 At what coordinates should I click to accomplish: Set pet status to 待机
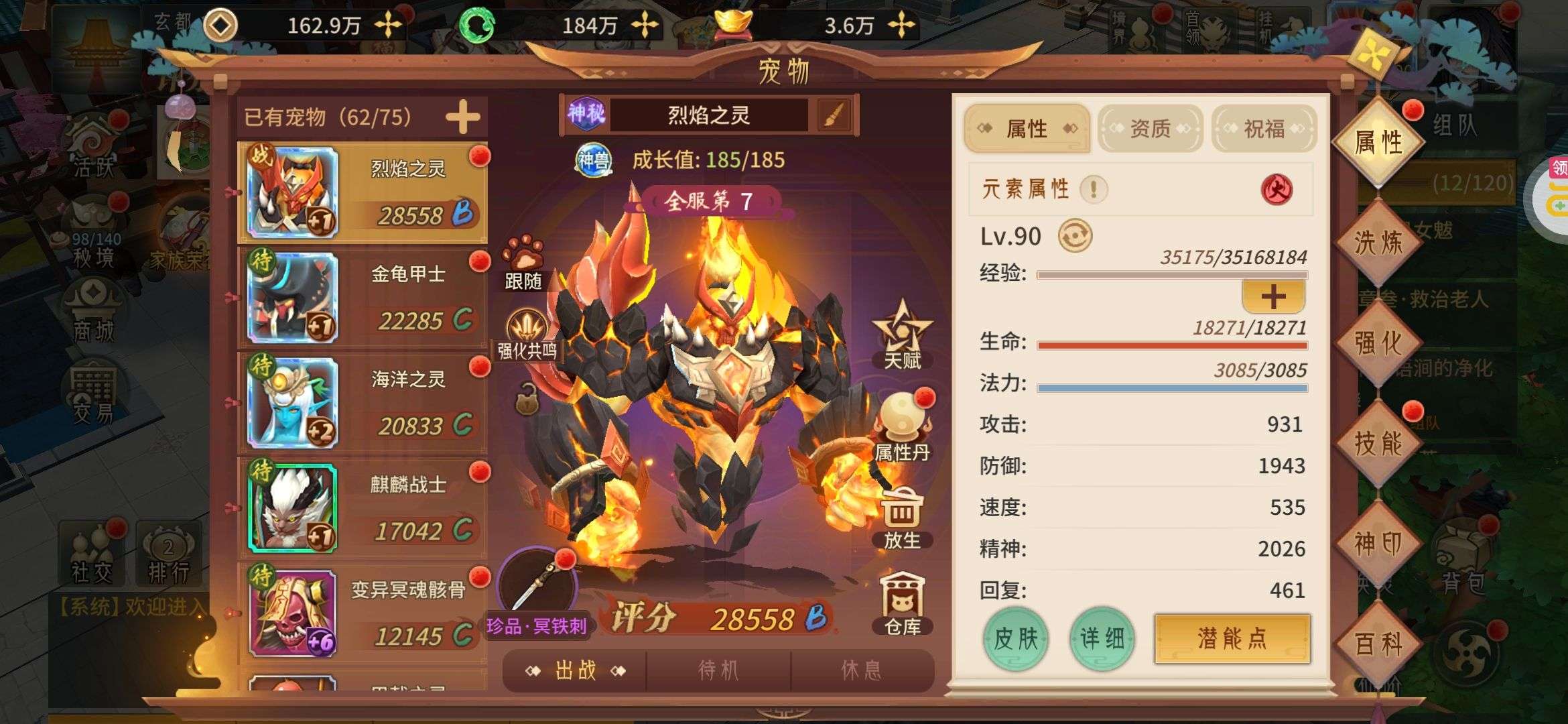click(x=718, y=670)
